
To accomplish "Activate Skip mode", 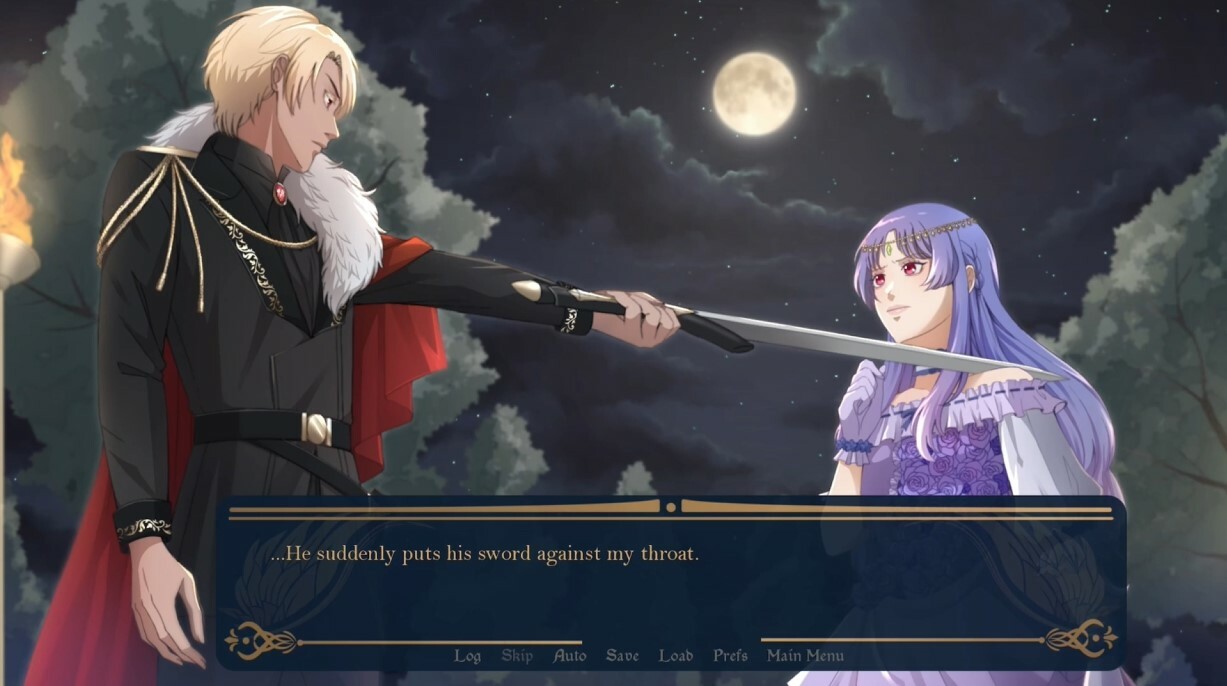I will [517, 656].
